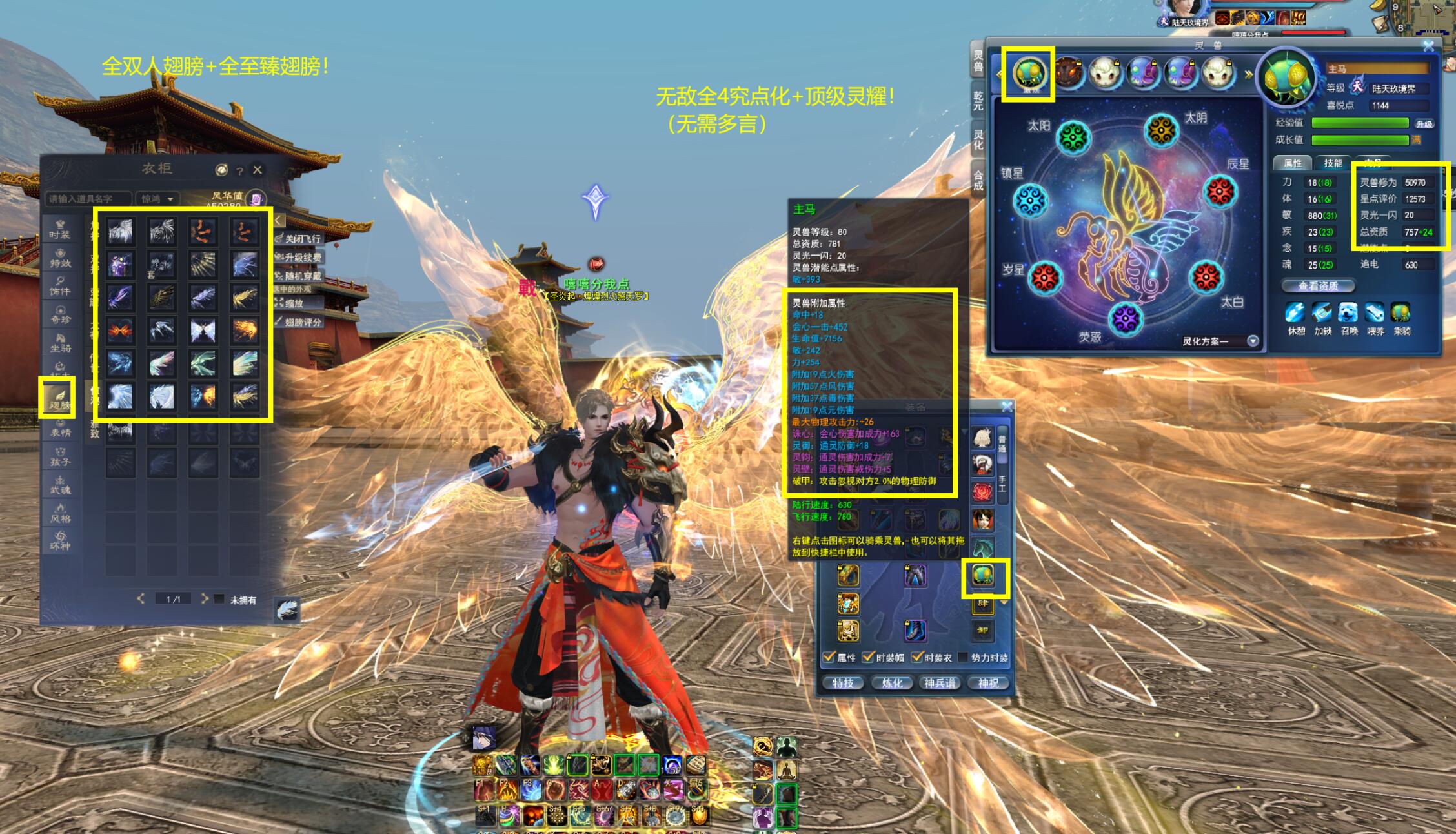Image resolution: width=1456 pixels, height=834 pixels.
Task: Open the 炼化 refining button
Action: pos(892,683)
